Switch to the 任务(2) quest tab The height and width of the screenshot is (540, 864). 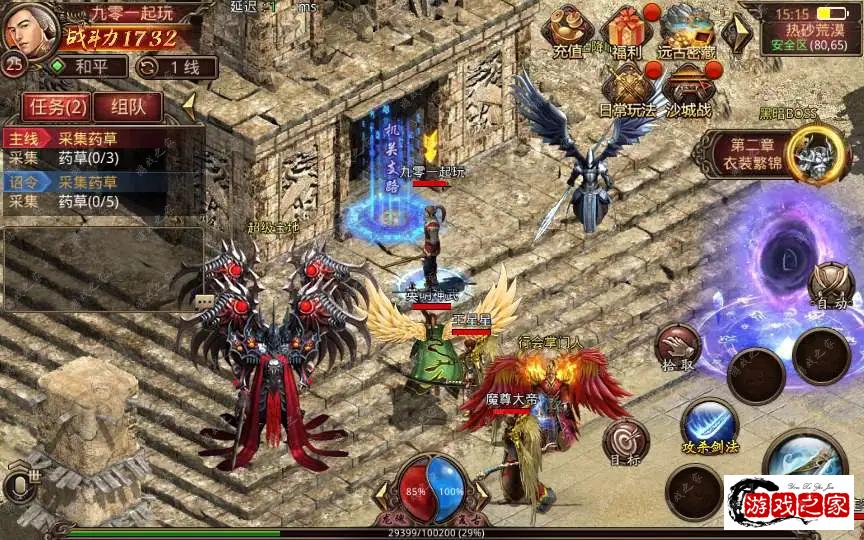point(57,106)
